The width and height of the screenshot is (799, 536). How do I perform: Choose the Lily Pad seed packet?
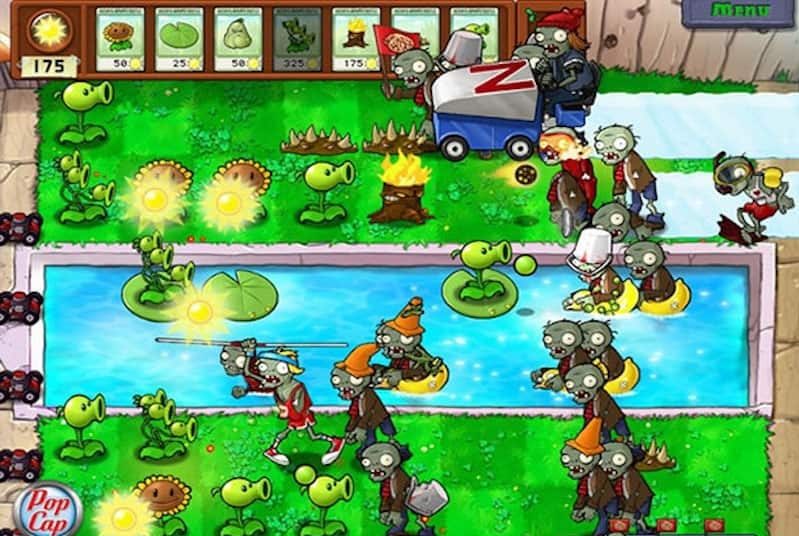[x=178, y=40]
